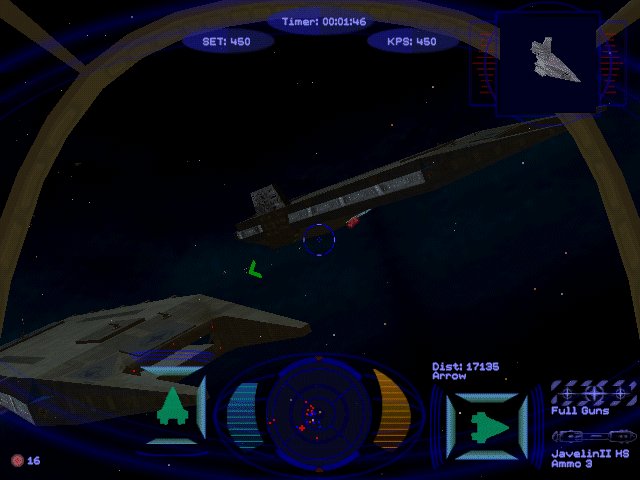Choose the Full Guns weapon icon
This screenshot has height=480, width=640.
[x=593, y=393]
